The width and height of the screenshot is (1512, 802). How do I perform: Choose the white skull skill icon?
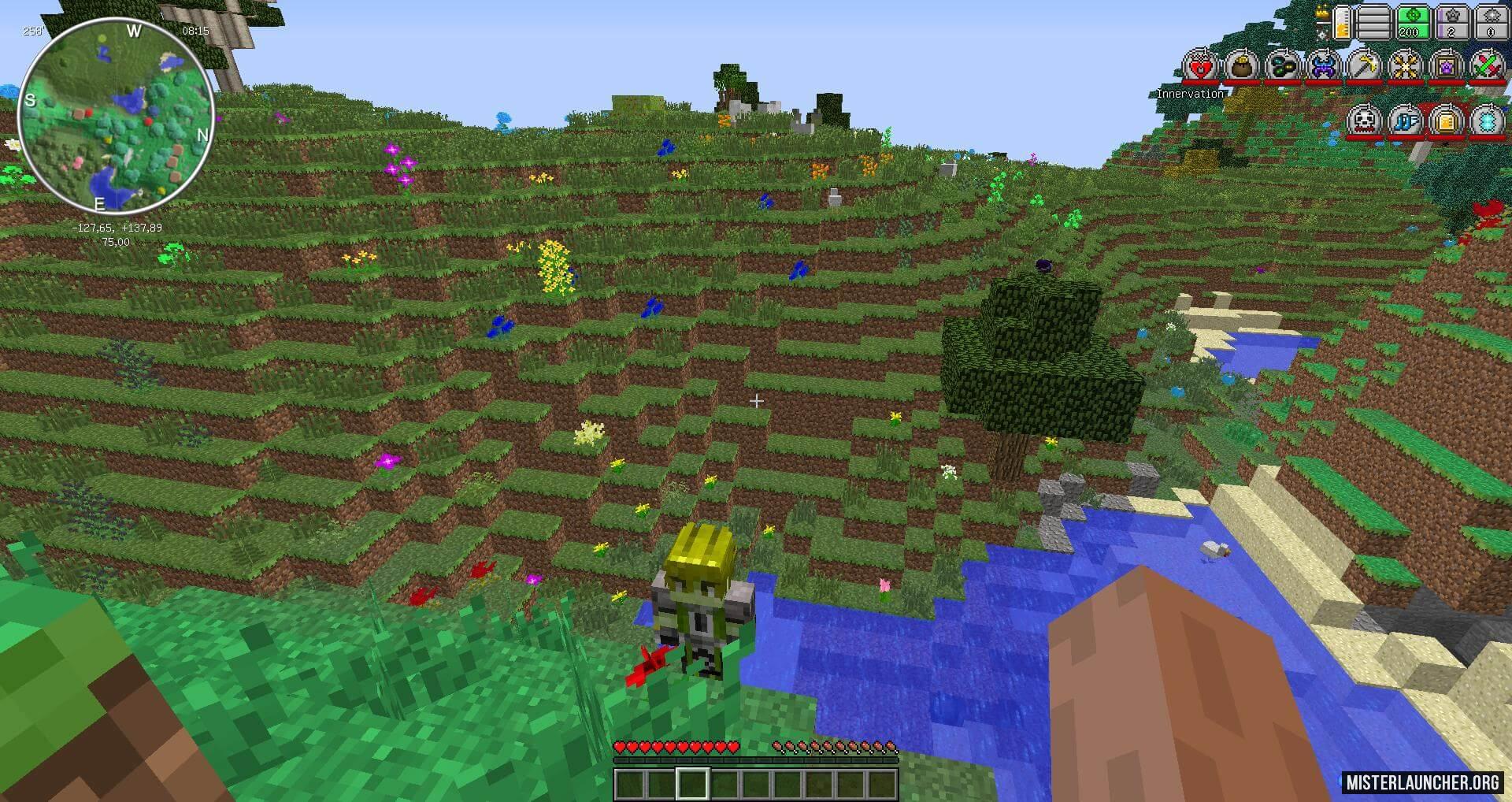pos(1365,121)
